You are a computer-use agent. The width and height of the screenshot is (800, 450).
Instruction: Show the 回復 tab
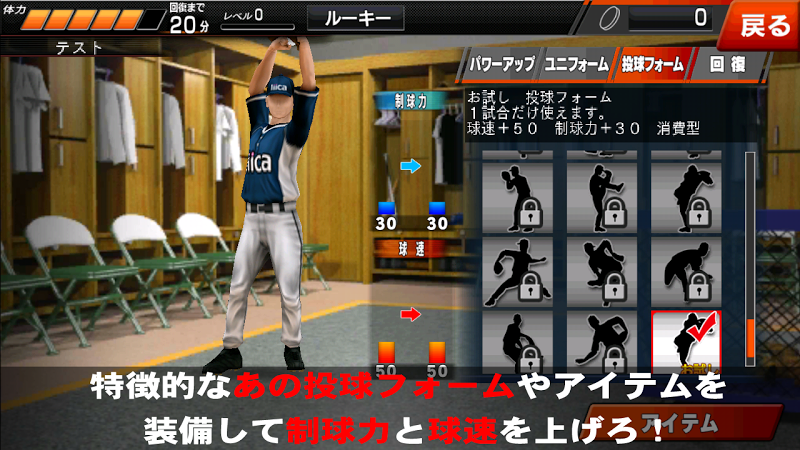pos(724,64)
